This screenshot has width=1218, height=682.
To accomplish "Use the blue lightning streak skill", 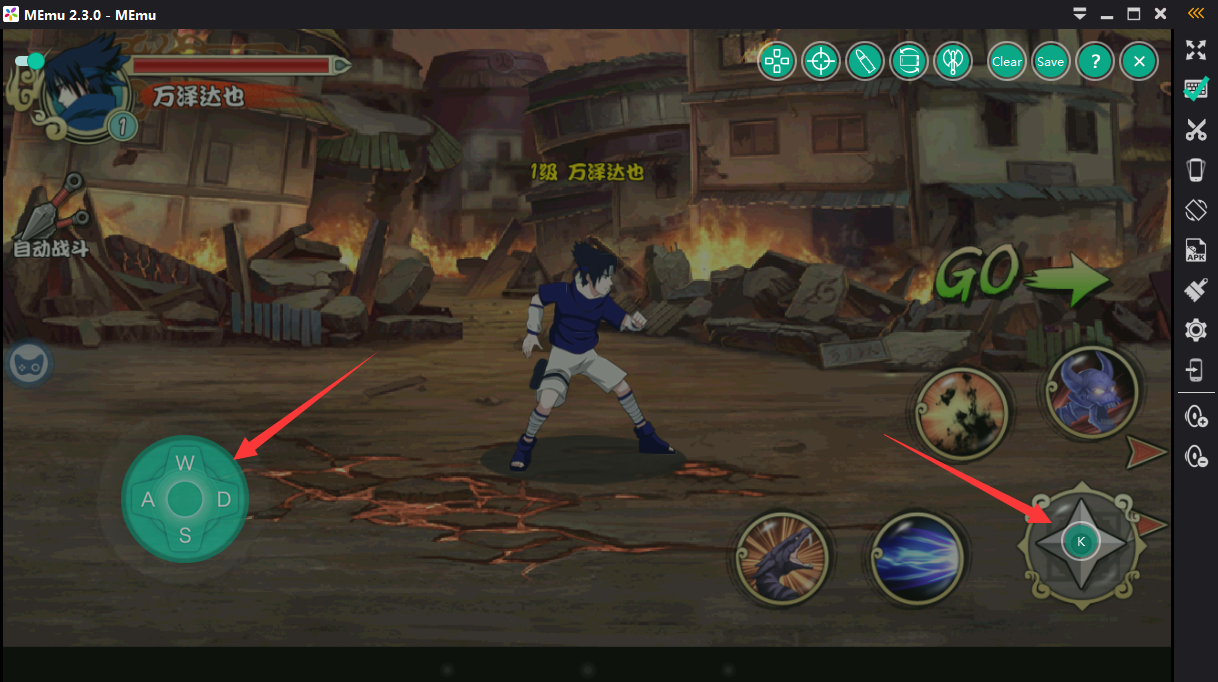I will point(917,559).
